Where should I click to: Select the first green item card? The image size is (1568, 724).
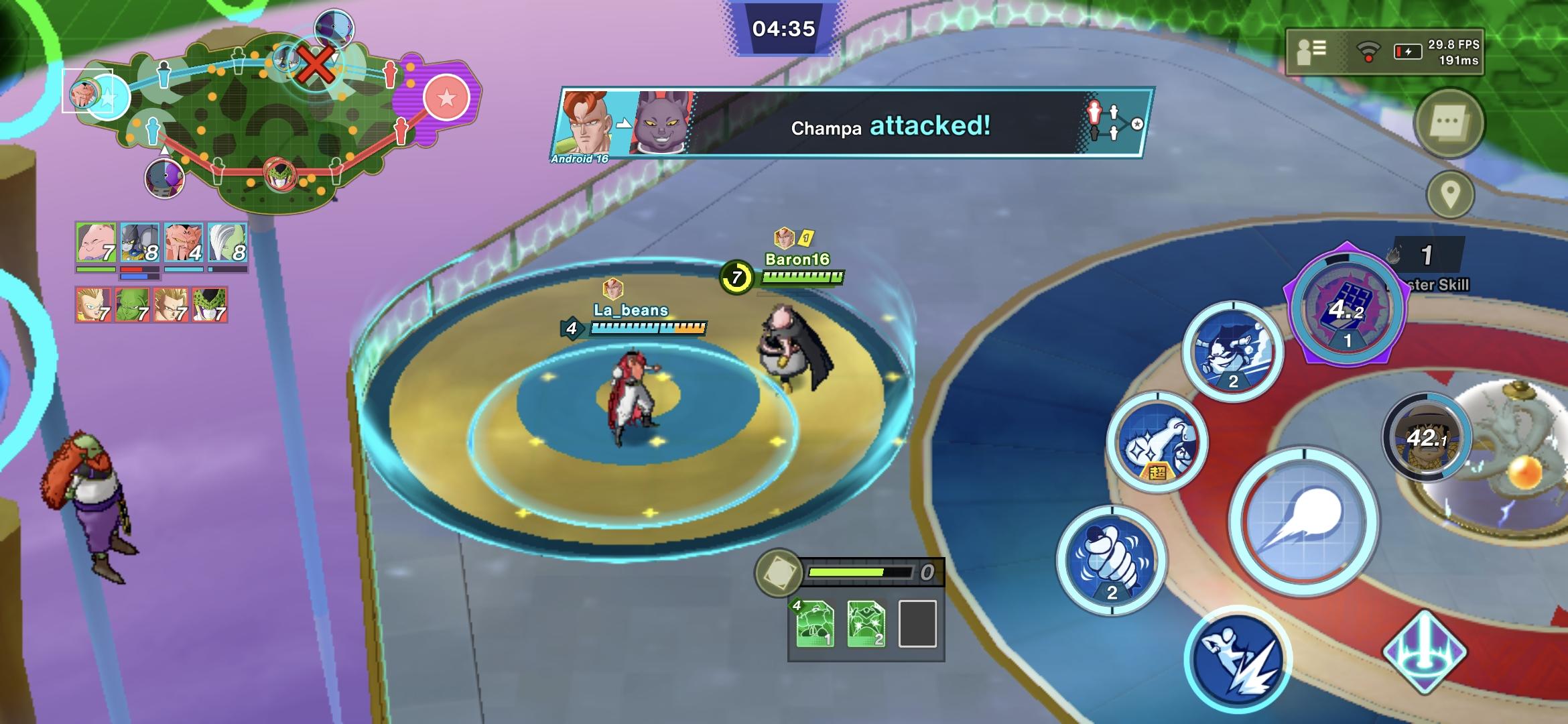(x=815, y=624)
